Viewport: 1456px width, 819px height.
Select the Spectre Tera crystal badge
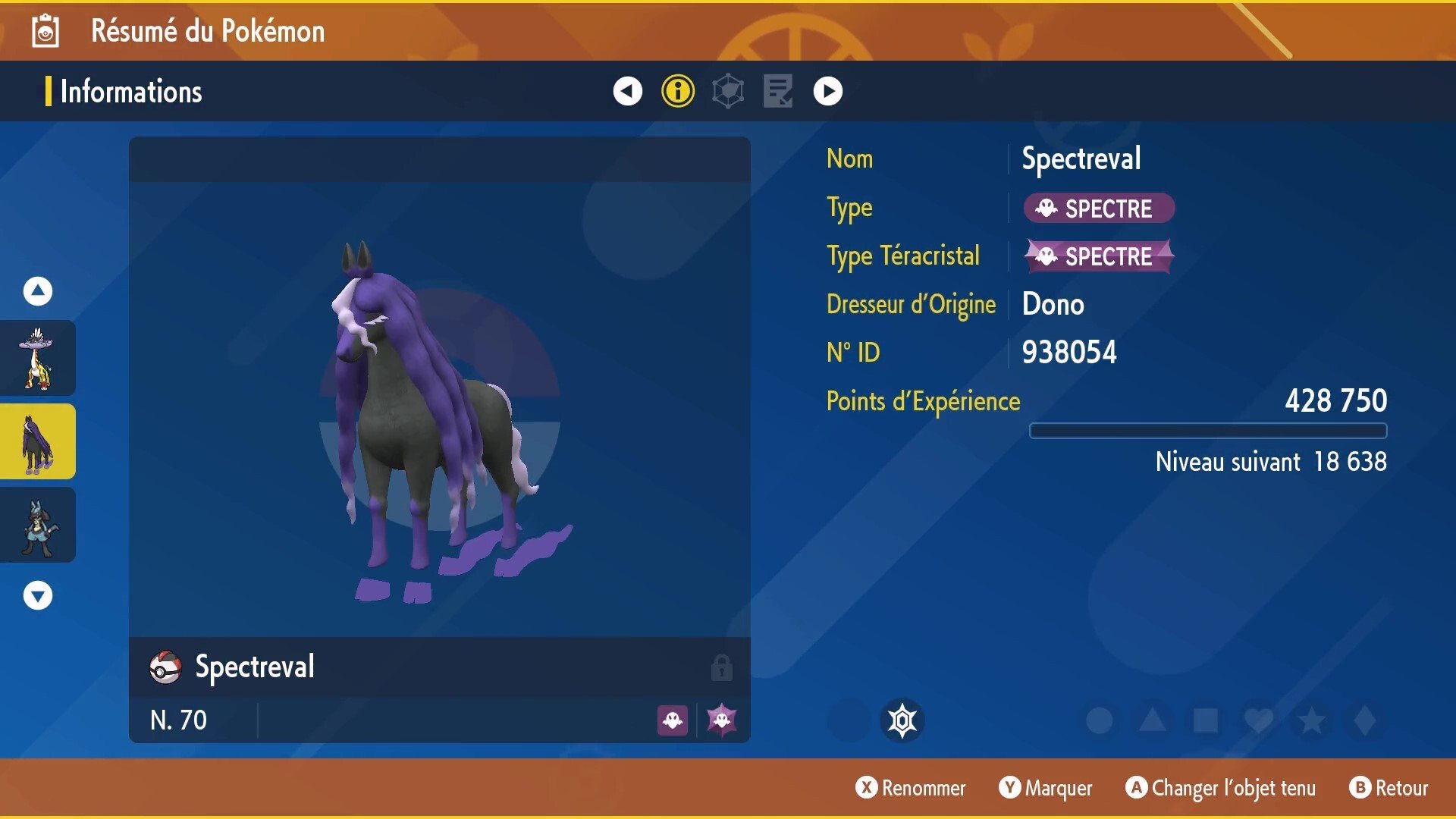click(x=1099, y=256)
